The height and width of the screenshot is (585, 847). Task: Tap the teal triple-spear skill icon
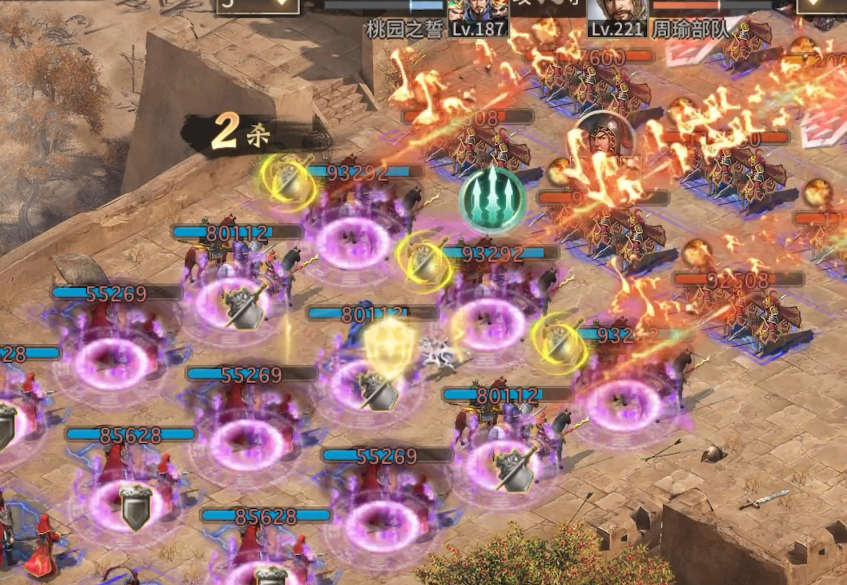492,200
